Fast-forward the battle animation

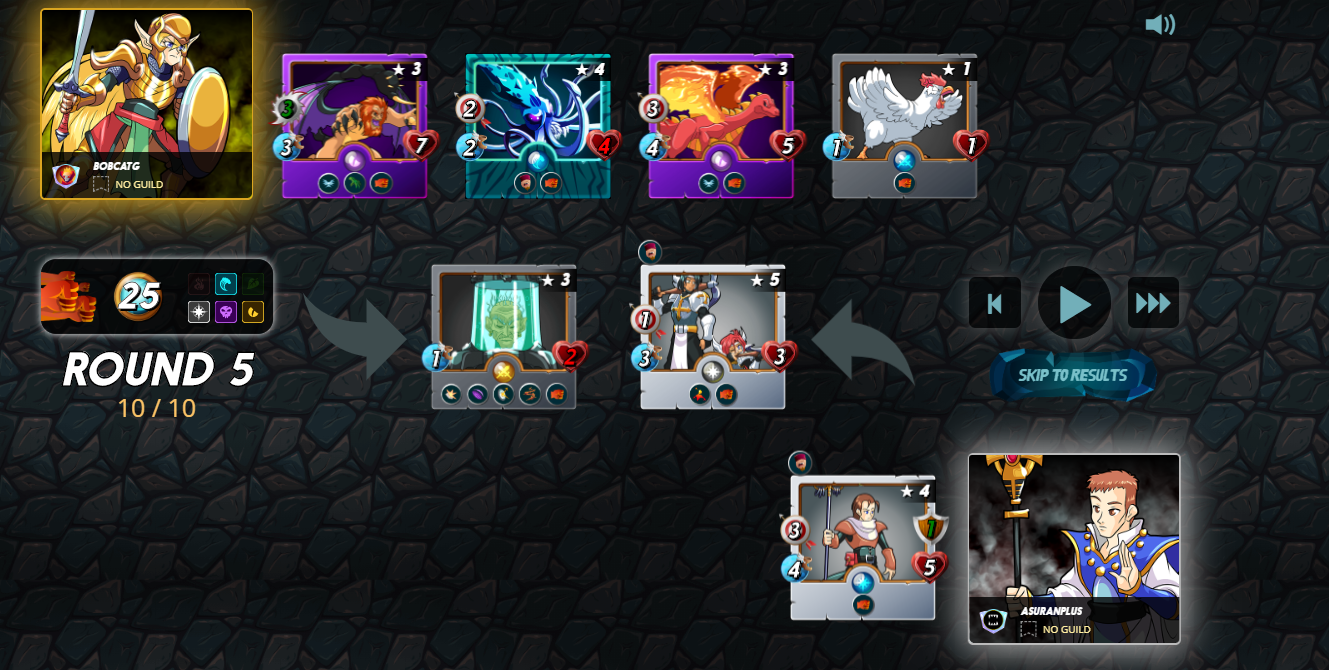tap(1153, 303)
